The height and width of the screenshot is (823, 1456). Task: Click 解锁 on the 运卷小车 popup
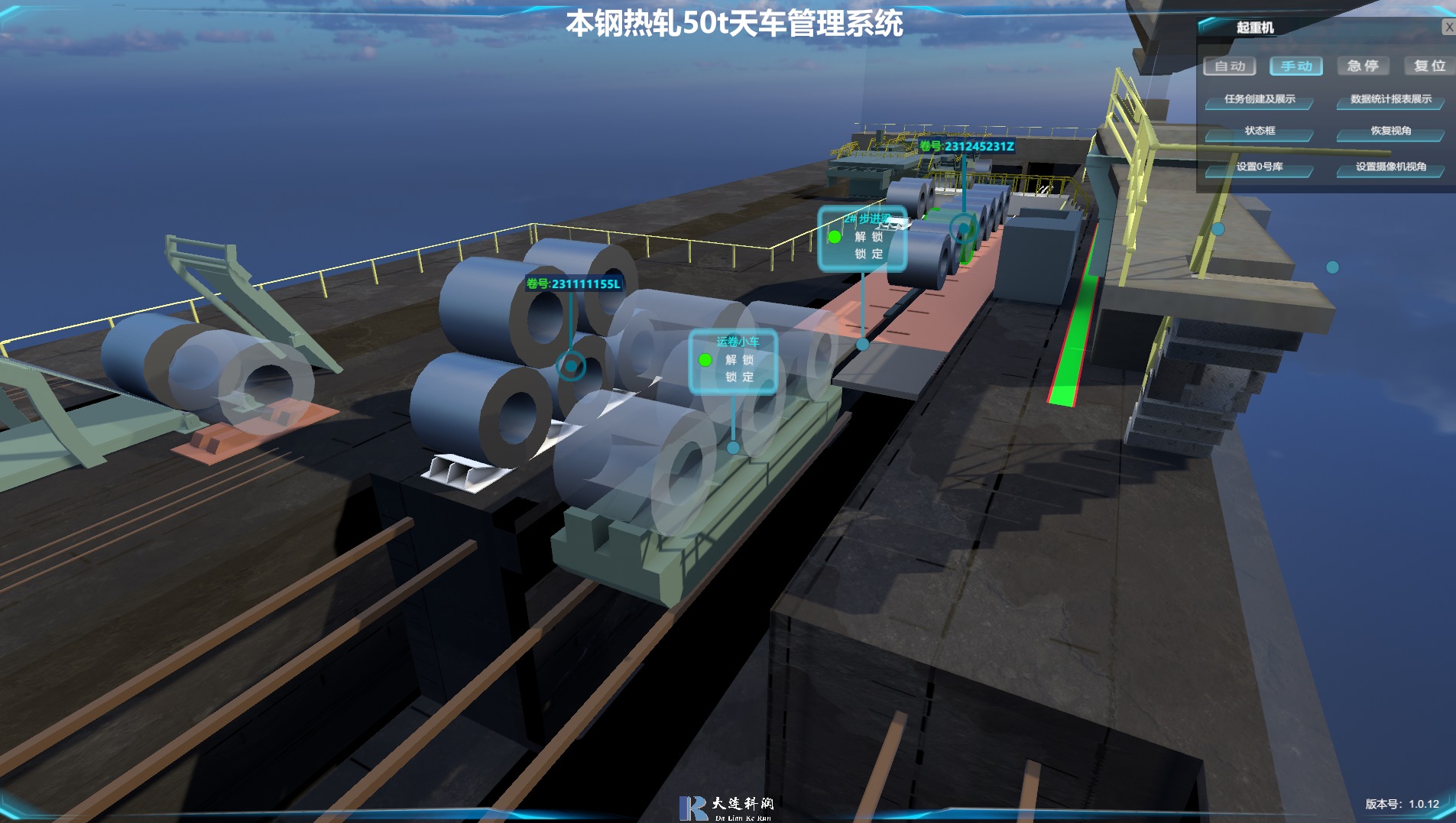coord(739,360)
